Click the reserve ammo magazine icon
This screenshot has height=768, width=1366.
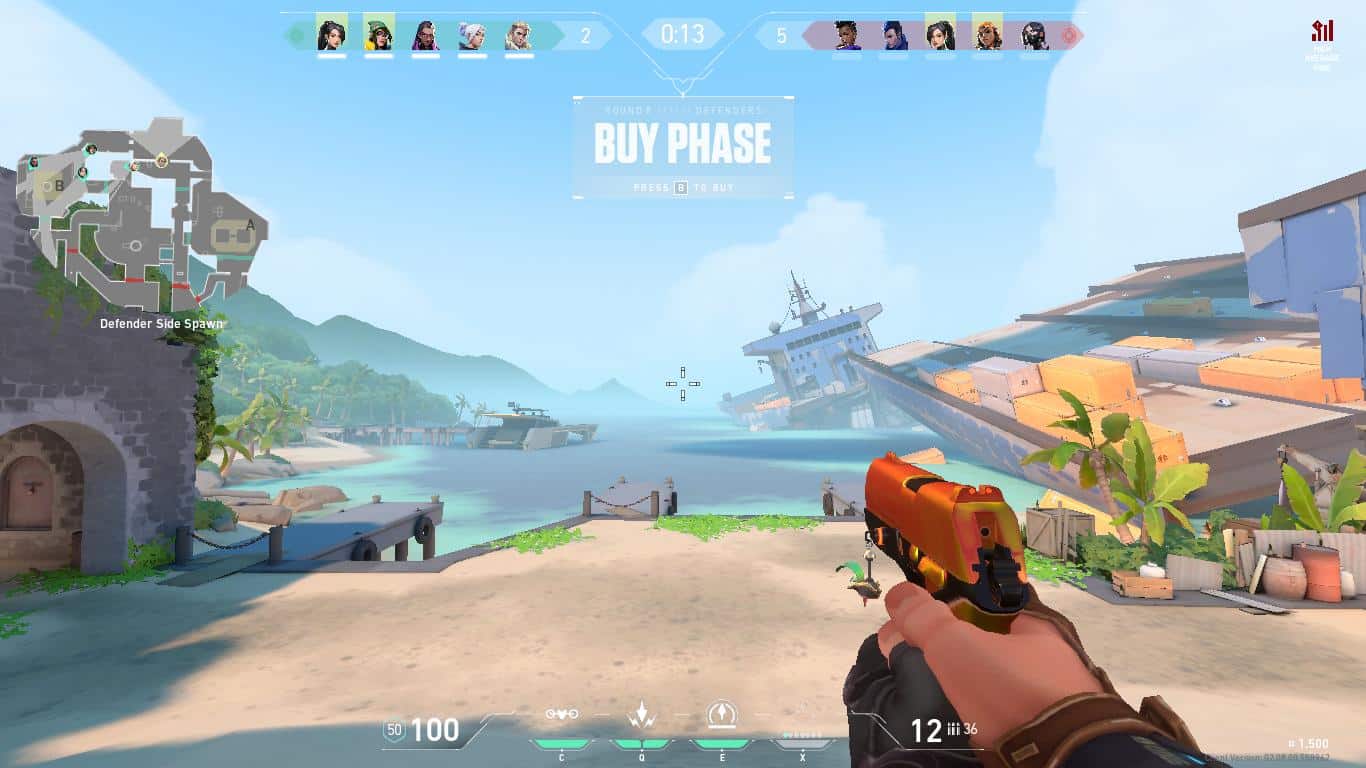(953, 728)
